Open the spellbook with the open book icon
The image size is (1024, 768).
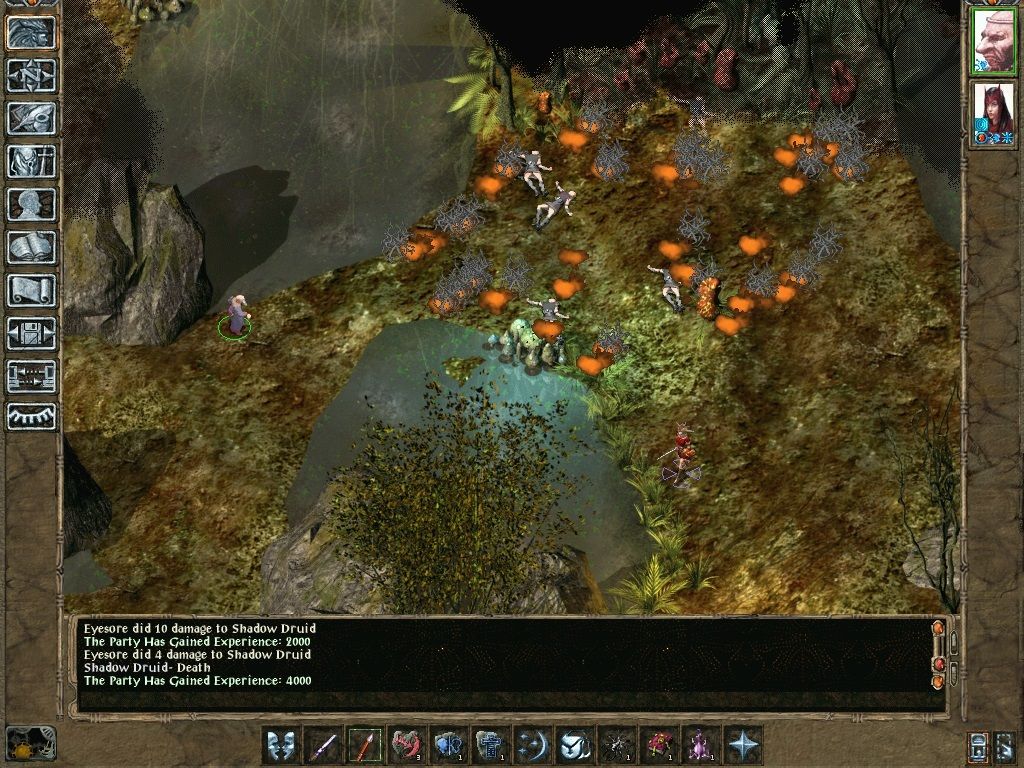[31, 247]
